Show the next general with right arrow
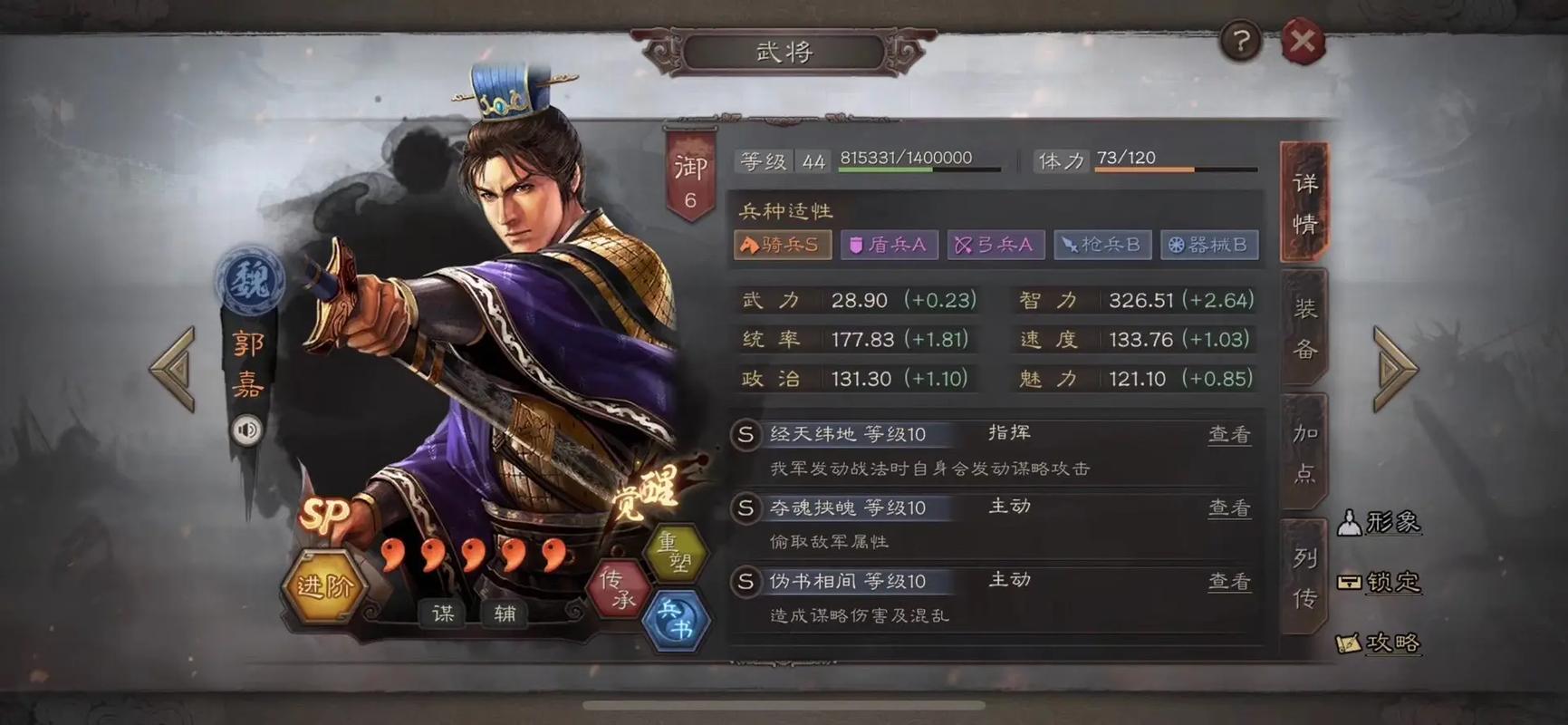This screenshot has height=725, width=1568. click(x=1395, y=369)
